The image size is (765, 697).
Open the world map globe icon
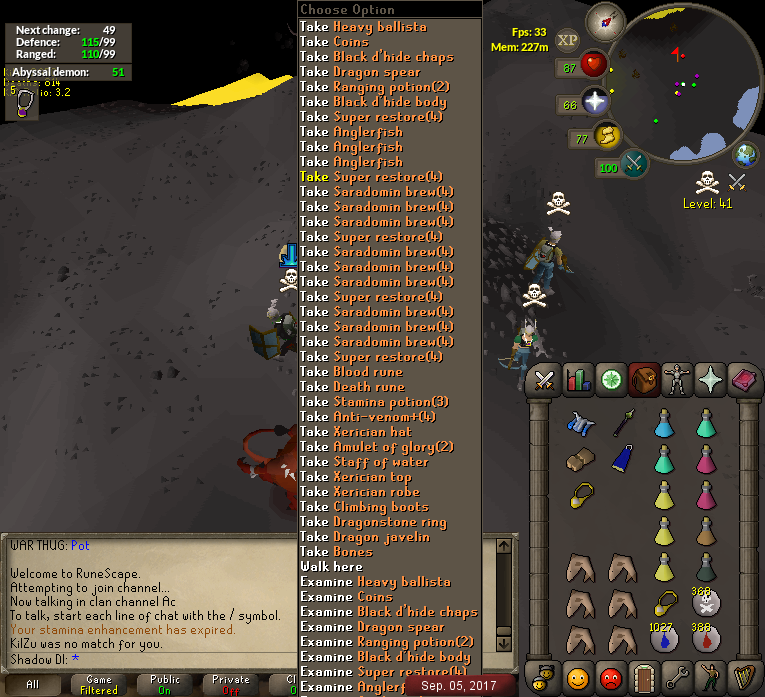click(x=744, y=156)
